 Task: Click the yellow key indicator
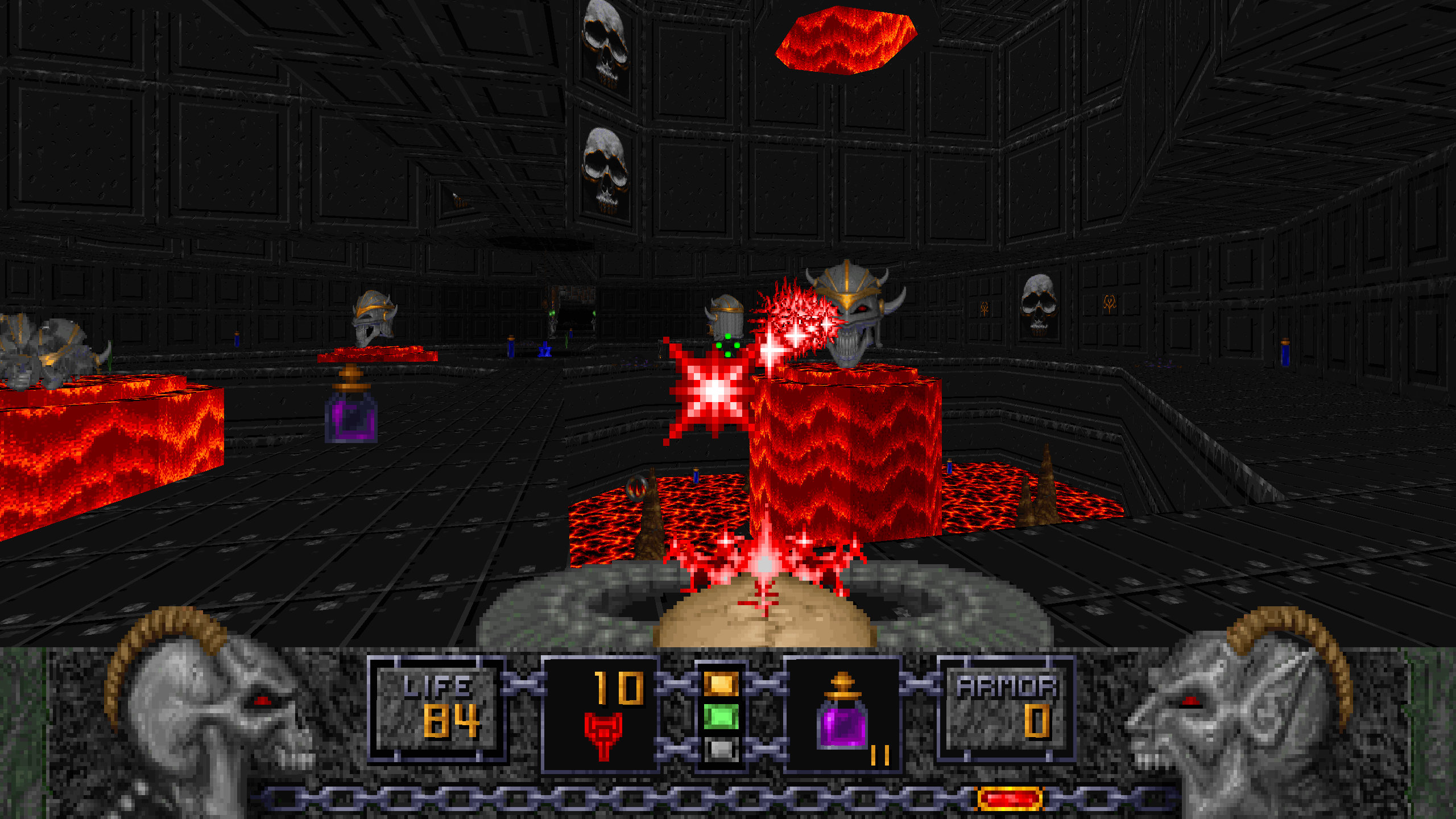(x=721, y=684)
